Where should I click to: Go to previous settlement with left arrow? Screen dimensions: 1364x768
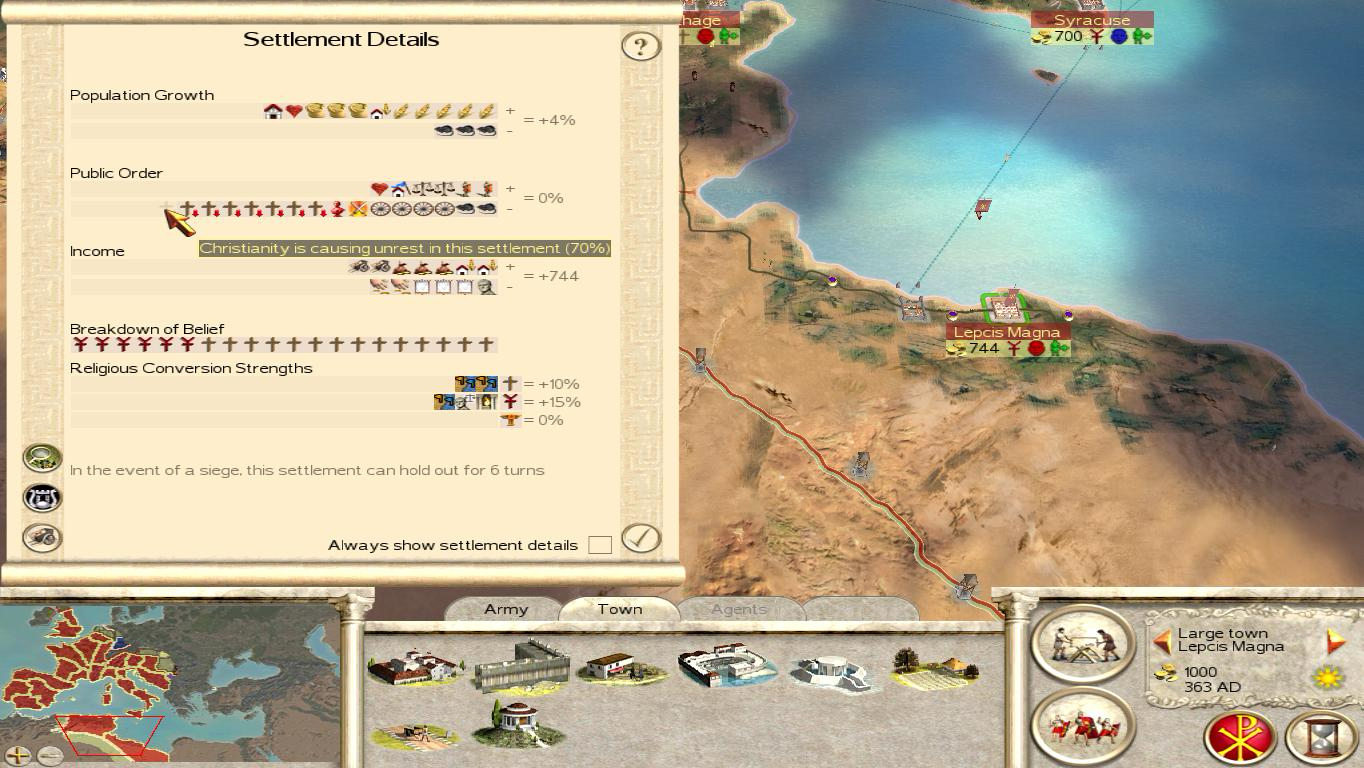pyautogui.click(x=1162, y=641)
